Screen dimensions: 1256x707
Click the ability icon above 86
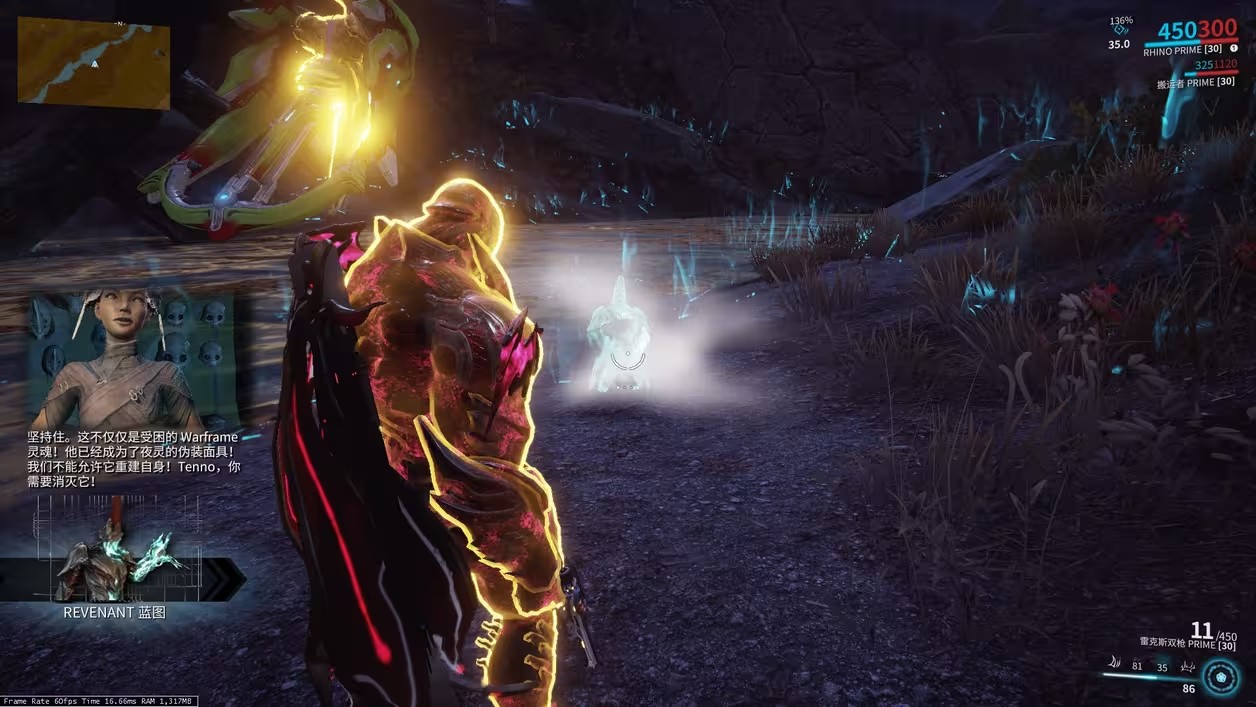[1189, 666]
